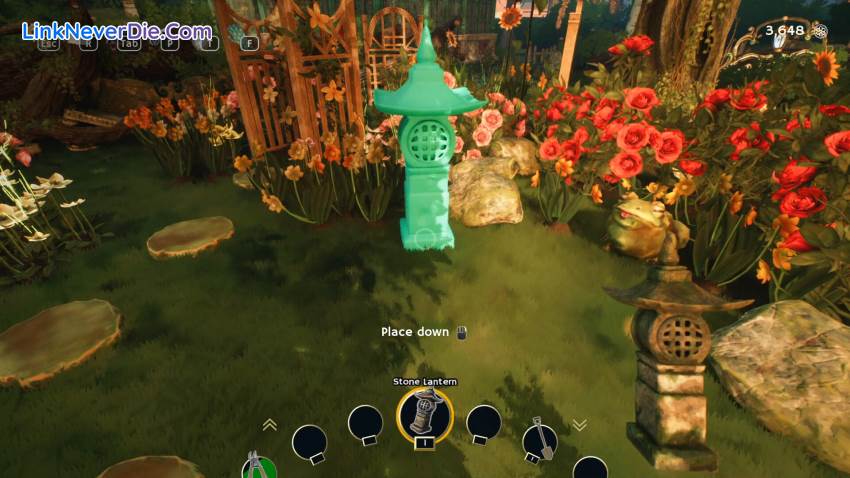Click the down chevron beside the hotbar
The width and height of the screenshot is (850, 478).
(x=579, y=424)
